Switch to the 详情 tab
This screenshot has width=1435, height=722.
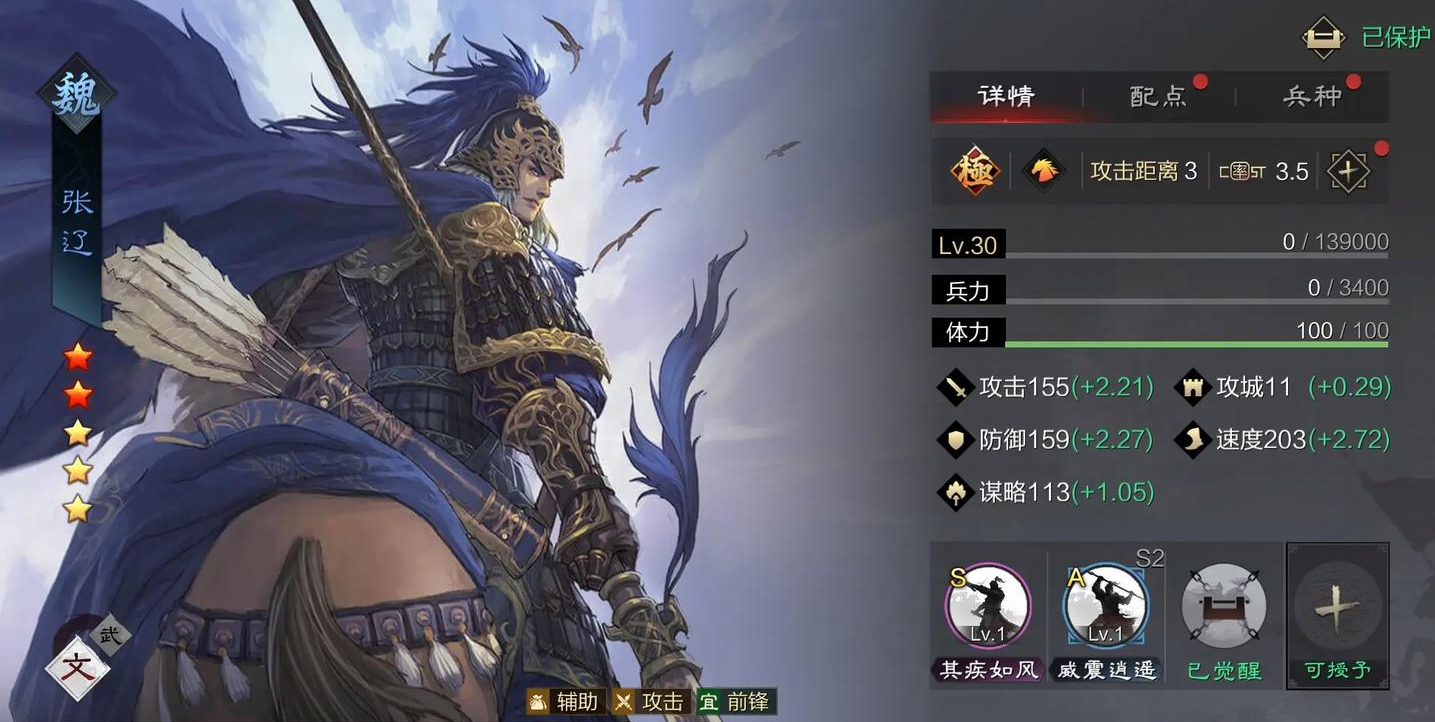tap(1006, 96)
